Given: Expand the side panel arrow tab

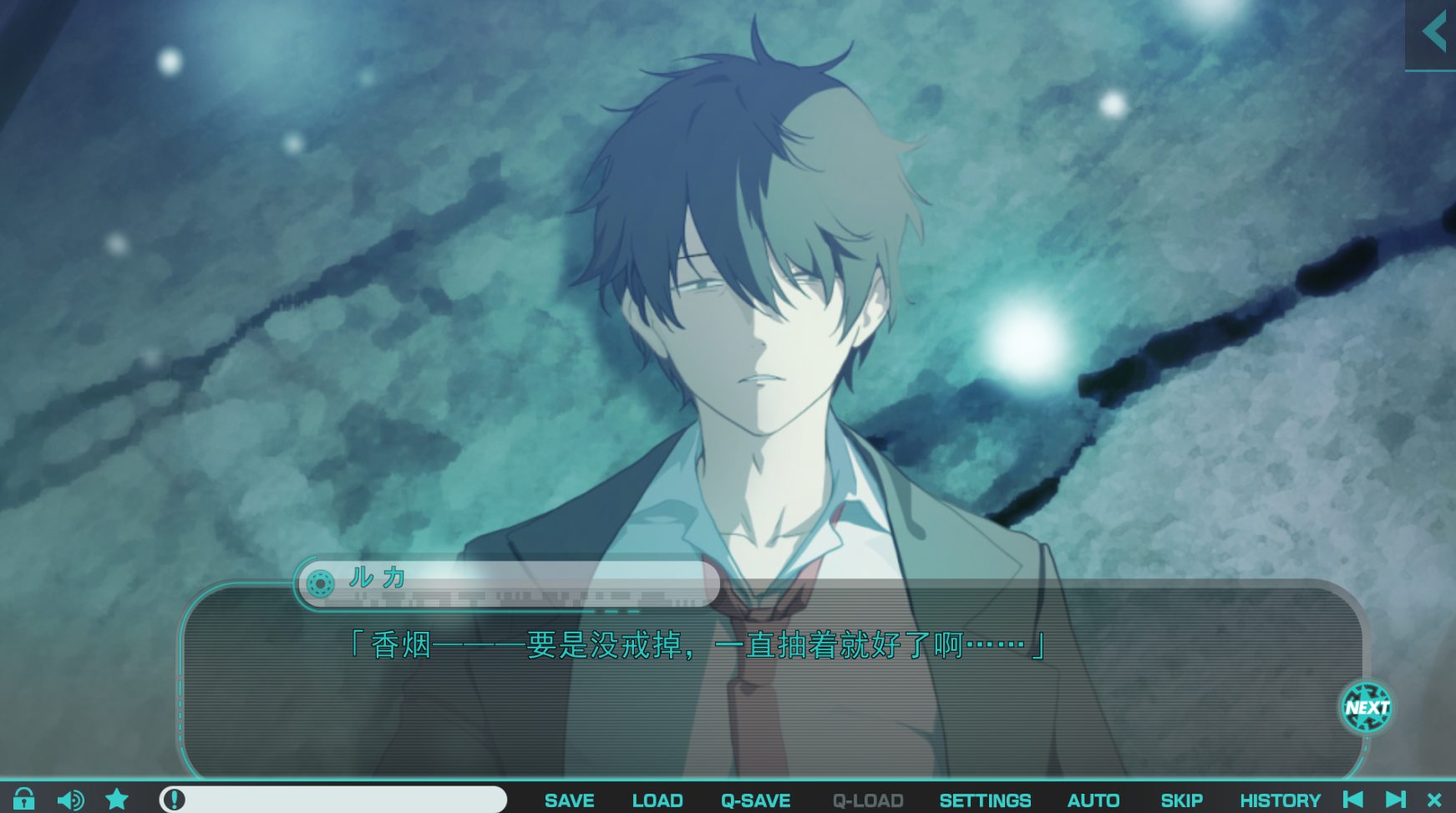Looking at the screenshot, I should pyautogui.click(x=1433, y=34).
